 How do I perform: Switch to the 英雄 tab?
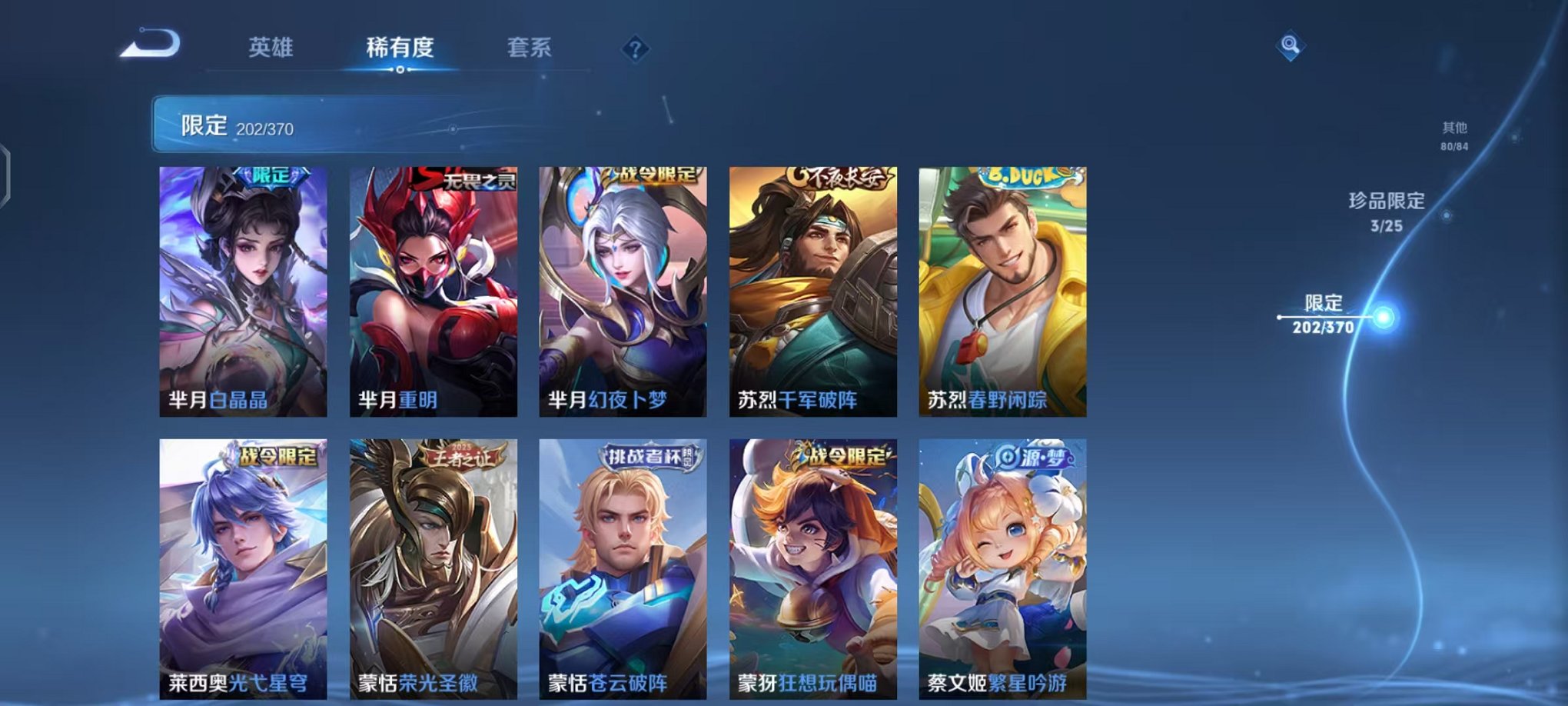coord(270,48)
